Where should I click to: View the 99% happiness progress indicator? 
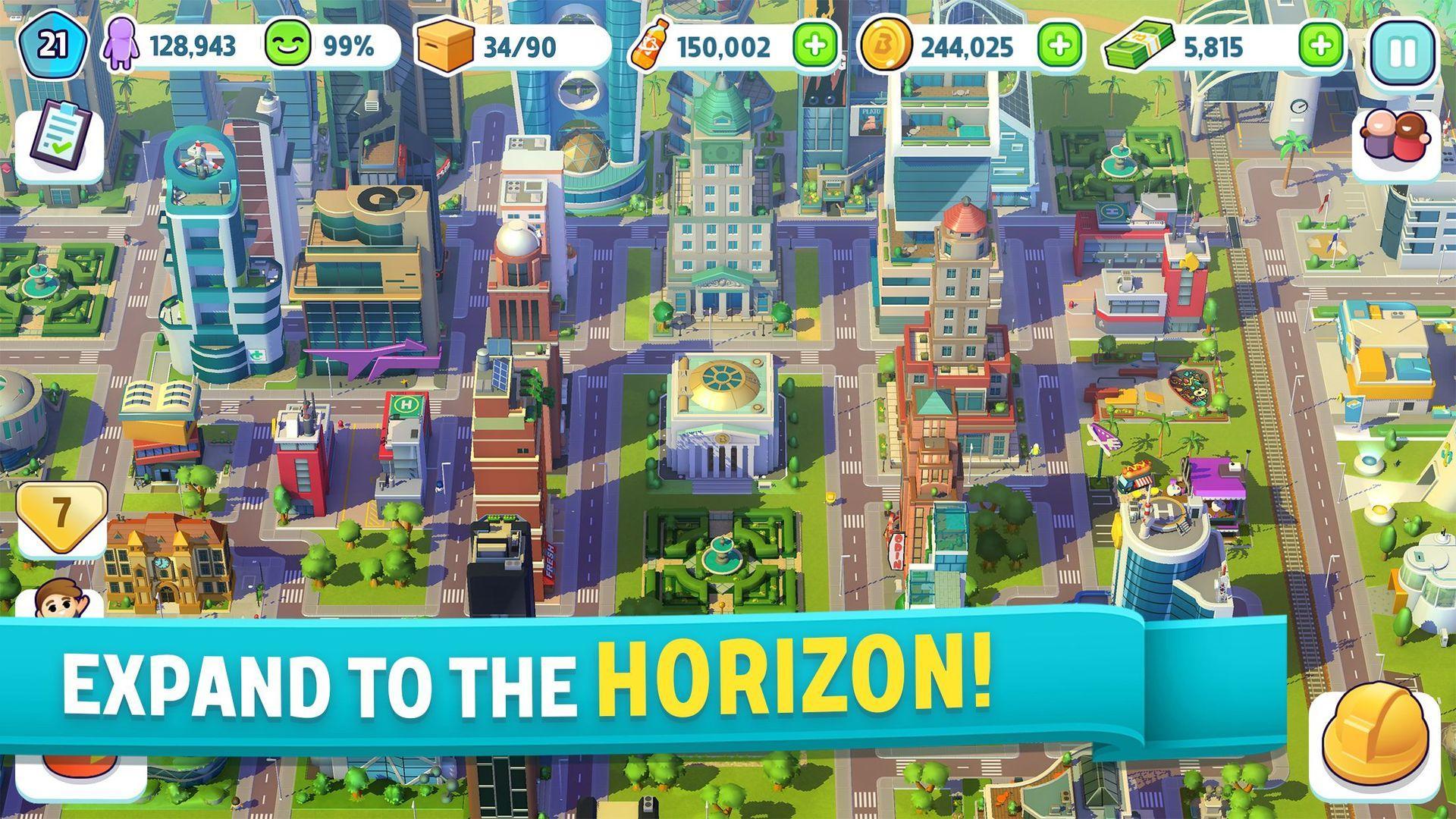[349, 47]
